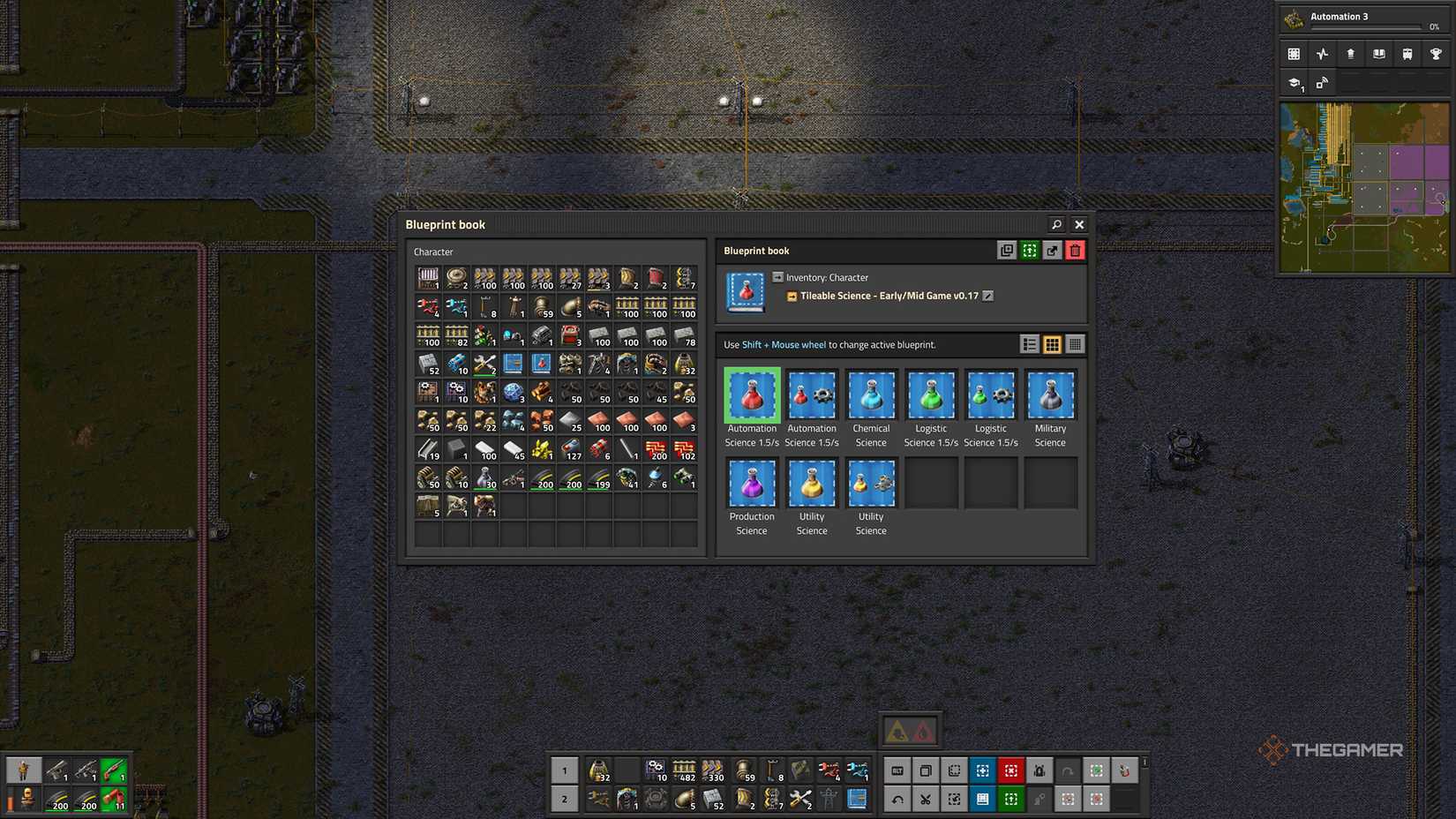The image size is (1456, 819).
Task: Collapse the Inventory: Character entry
Action: coord(777,277)
